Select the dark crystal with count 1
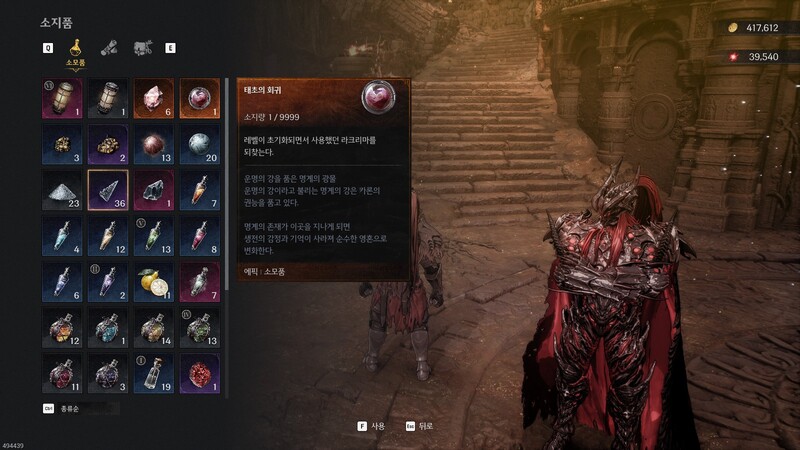The width and height of the screenshot is (800, 450). tap(153, 189)
